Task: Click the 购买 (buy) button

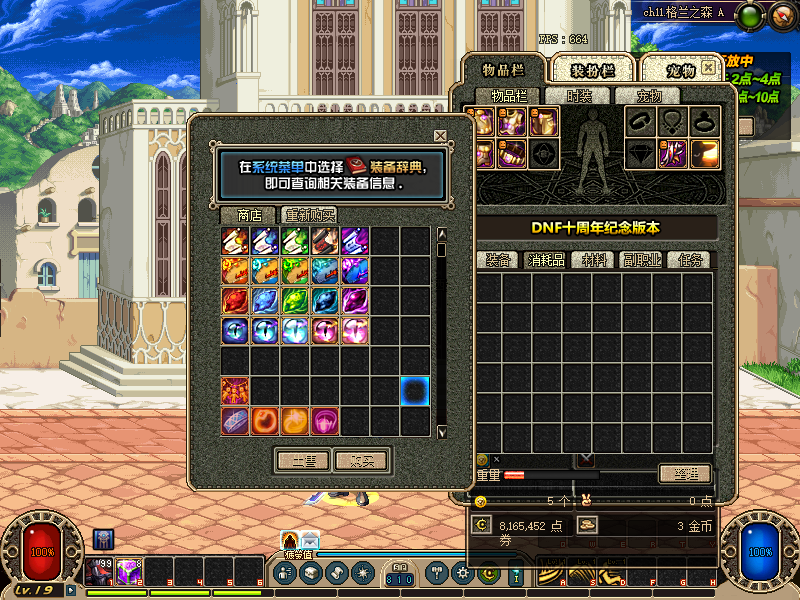Action: (361, 461)
